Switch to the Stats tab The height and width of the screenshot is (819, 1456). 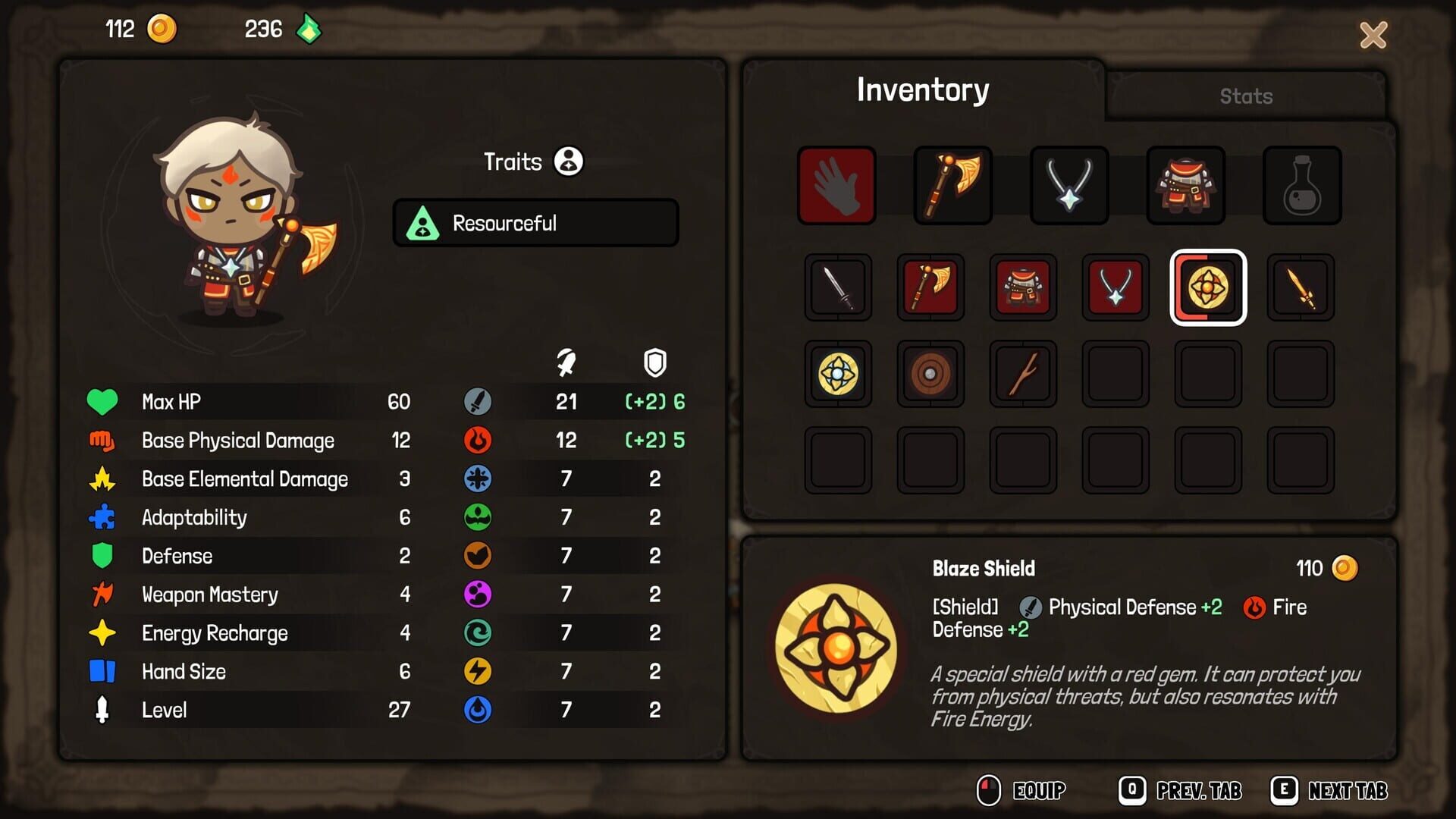click(x=1246, y=96)
